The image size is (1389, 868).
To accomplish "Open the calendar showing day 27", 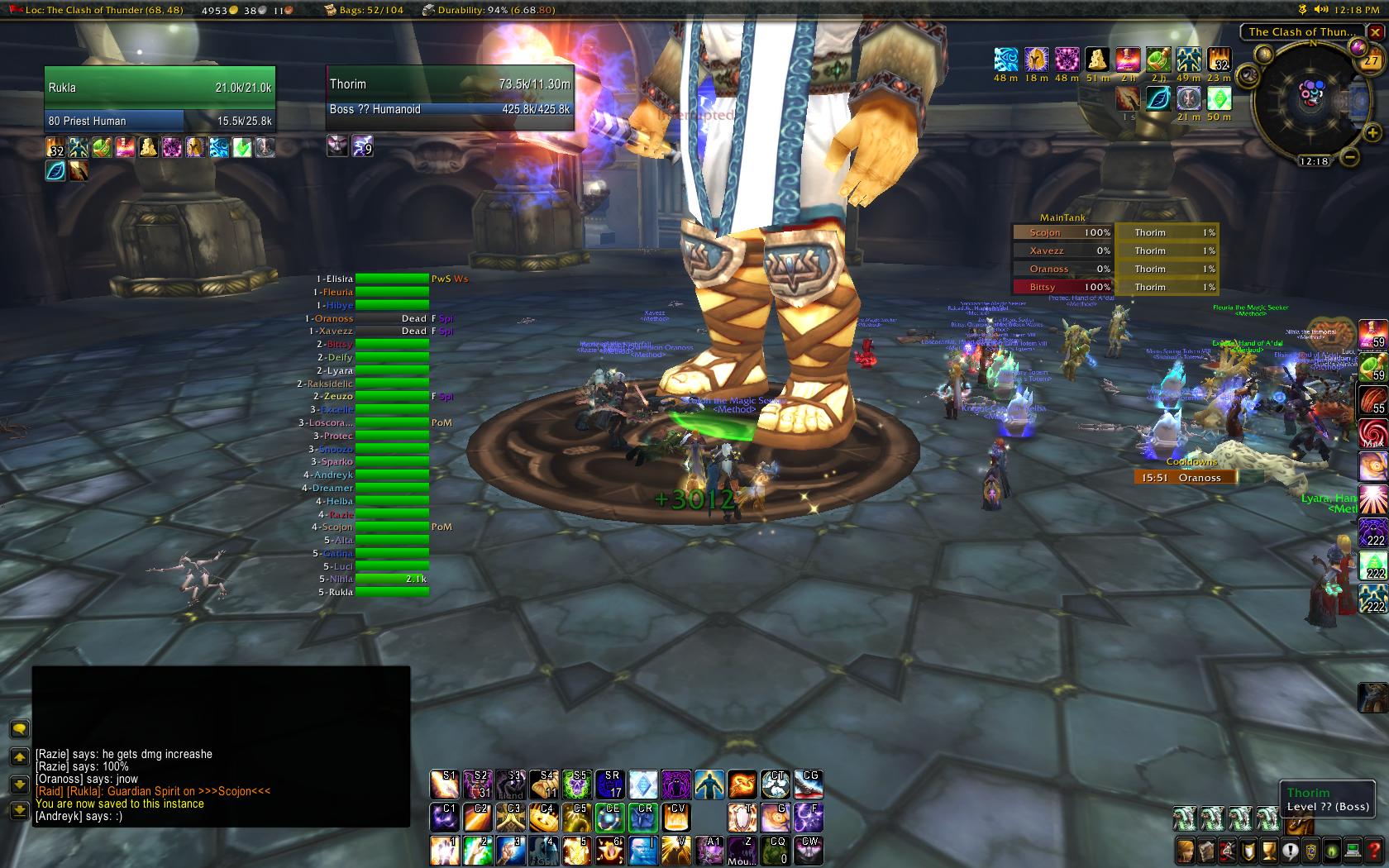I will (x=1371, y=60).
